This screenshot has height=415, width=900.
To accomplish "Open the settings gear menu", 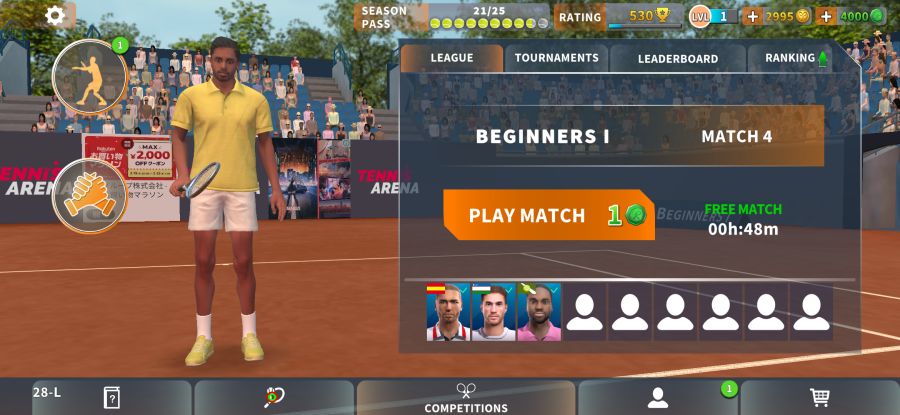I will [55, 15].
